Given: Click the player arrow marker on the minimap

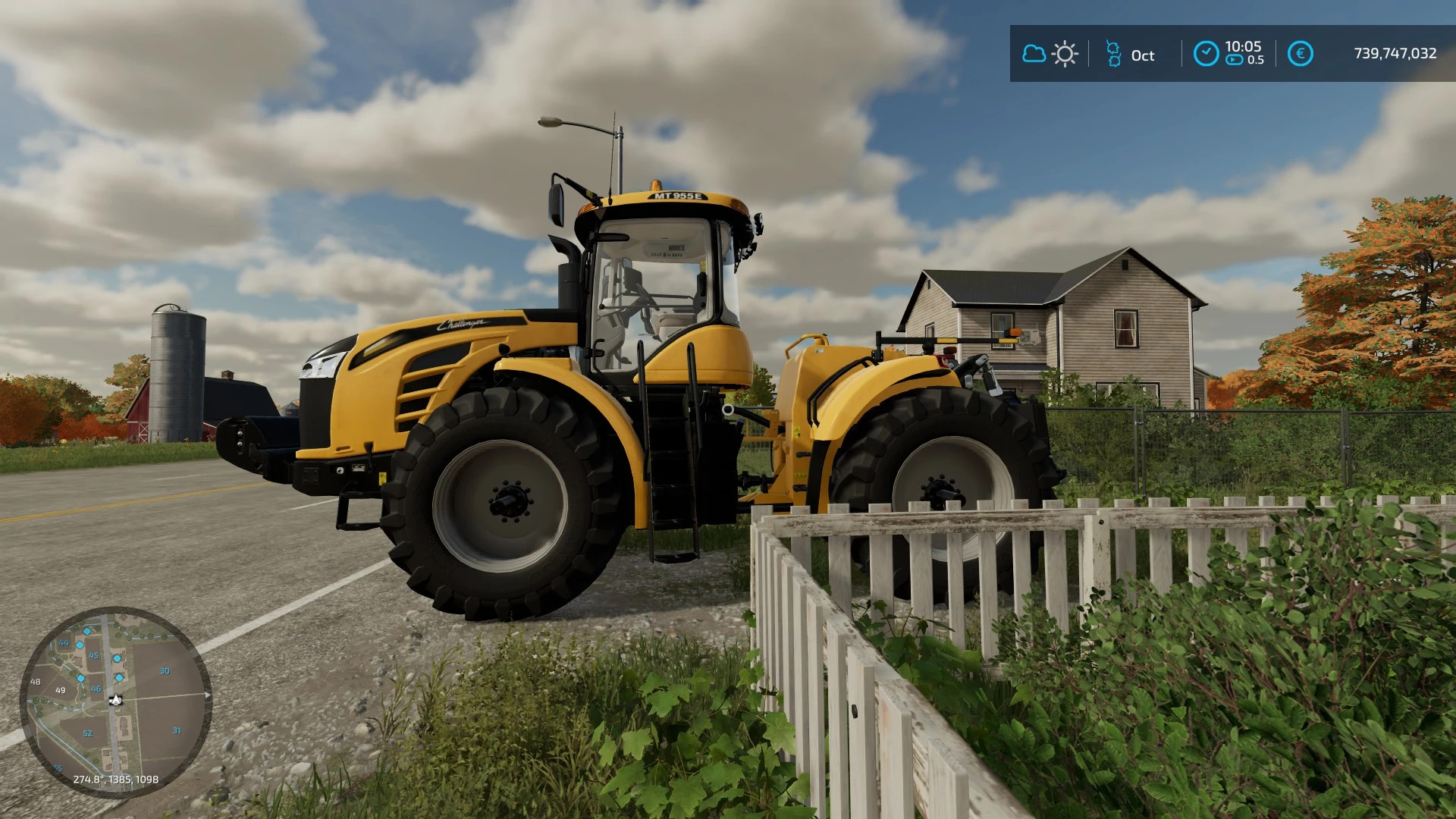Looking at the screenshot, I should tap(115, 700).
